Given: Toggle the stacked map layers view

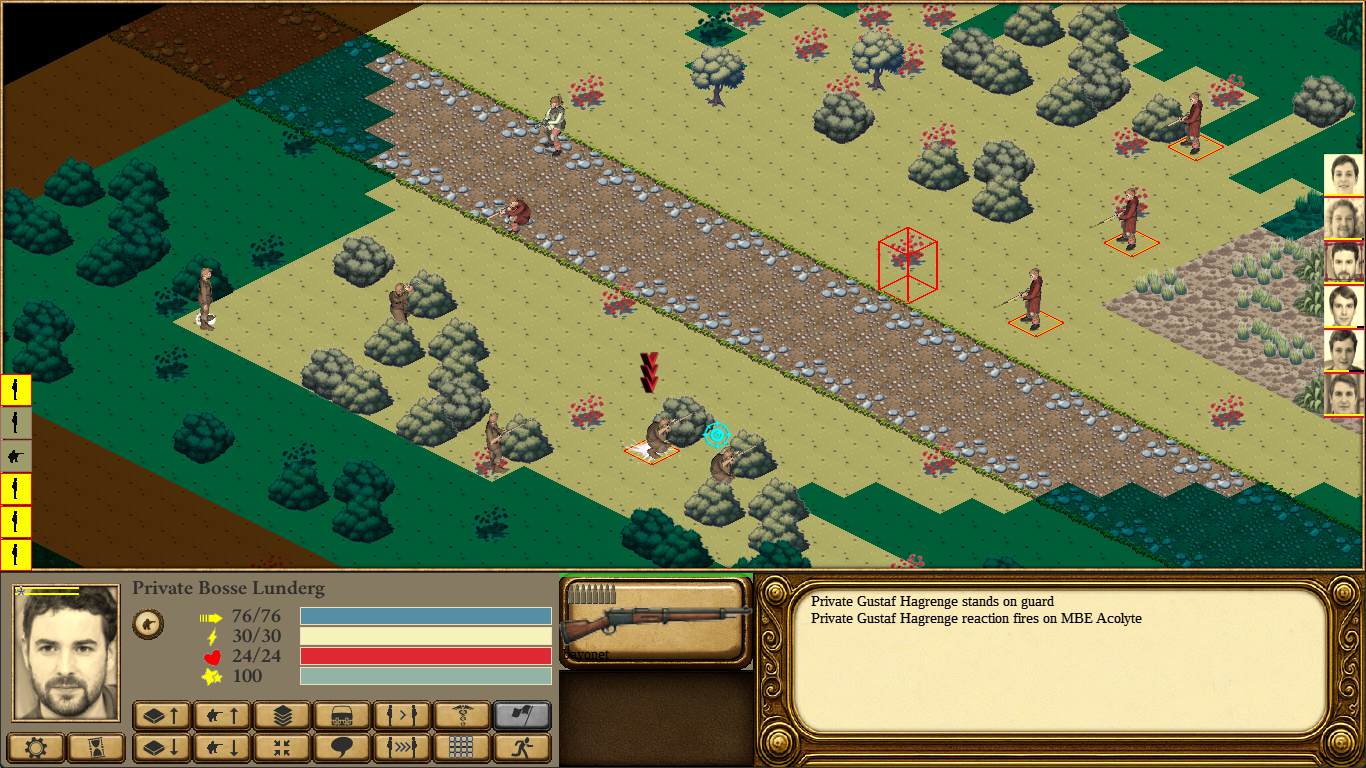Looking at the screenshot, I should (x=282, y=715).
